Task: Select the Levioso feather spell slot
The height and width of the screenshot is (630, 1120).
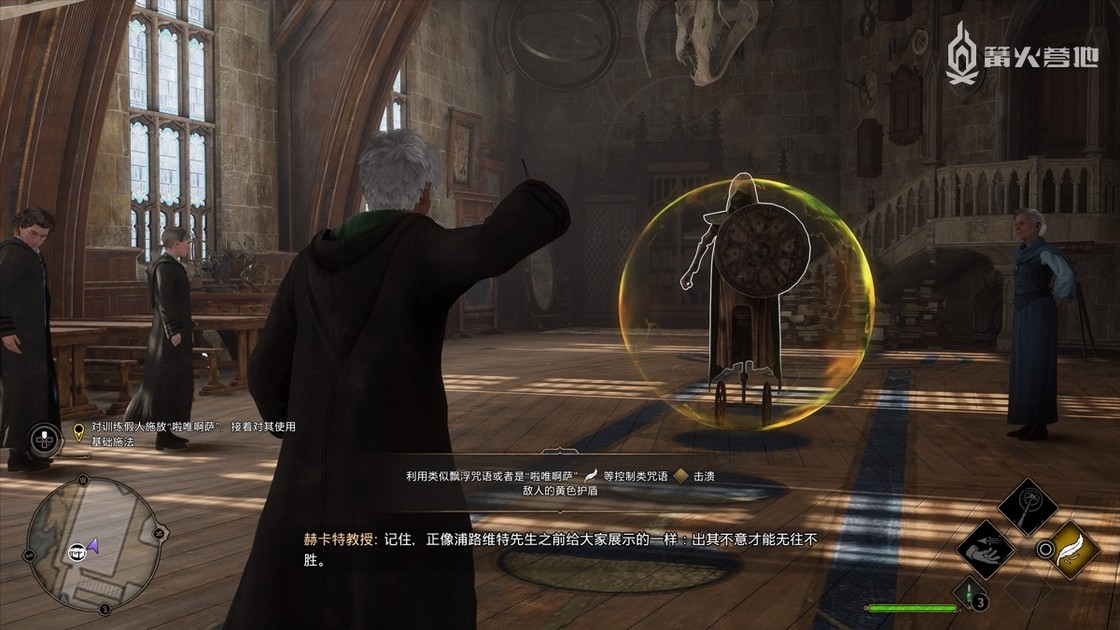Action: tap(1073, 547)
